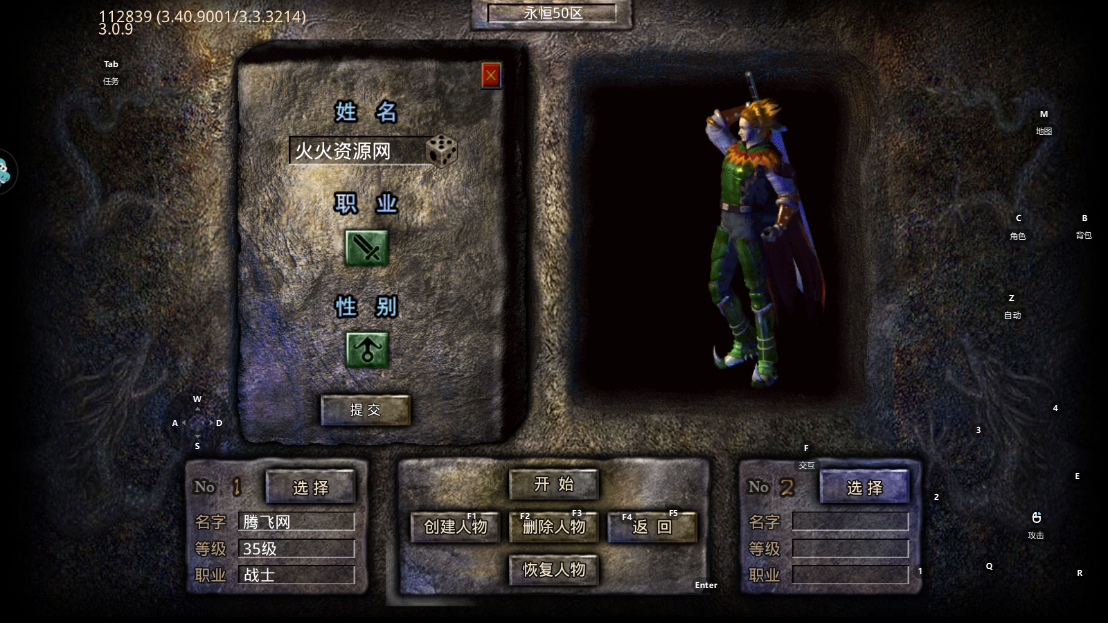Start the game with 开始
The height and width of the screenshot is (623, 1108).
(x=554, y=485)
